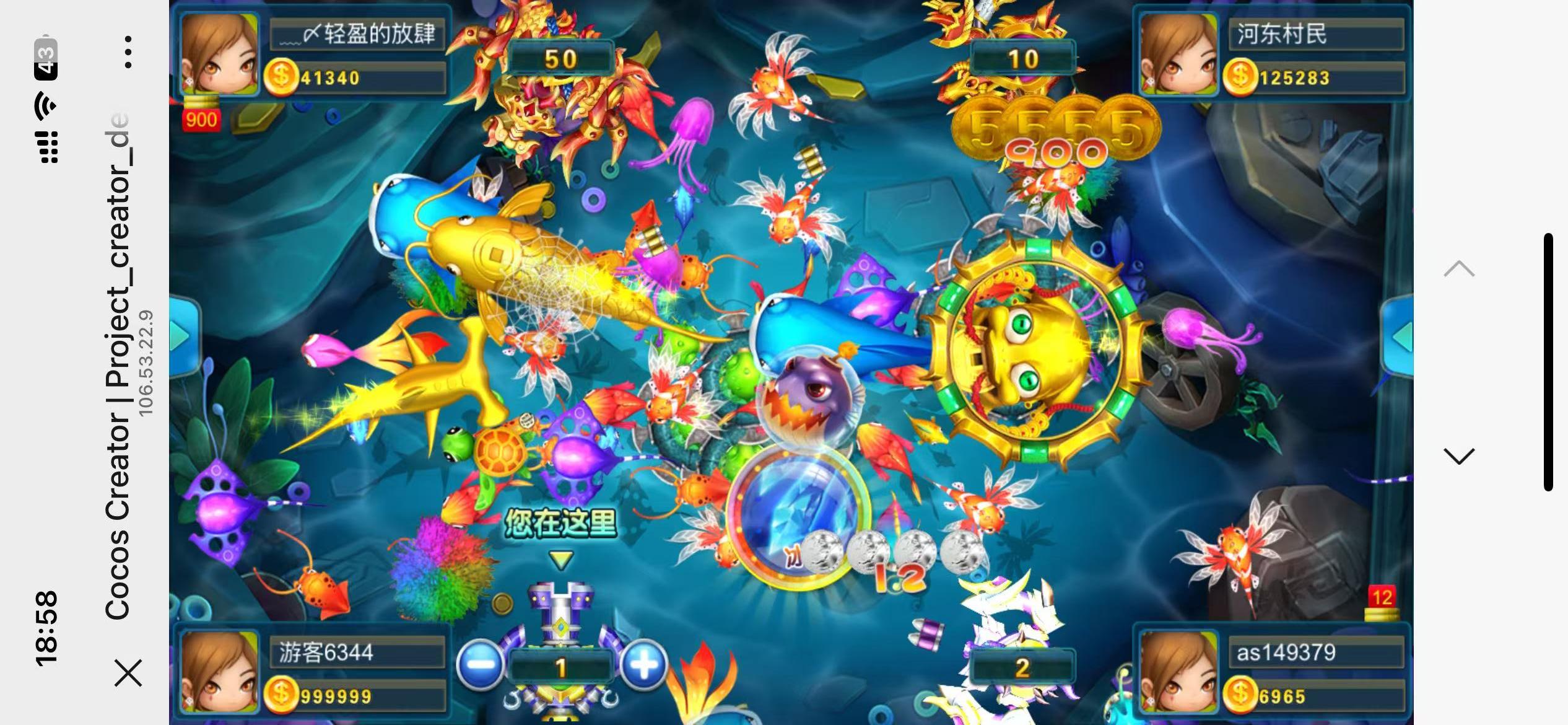This screenshot has height=725, width=1568.
Task: Tap the X to exit the game
Action: (128, 674)
